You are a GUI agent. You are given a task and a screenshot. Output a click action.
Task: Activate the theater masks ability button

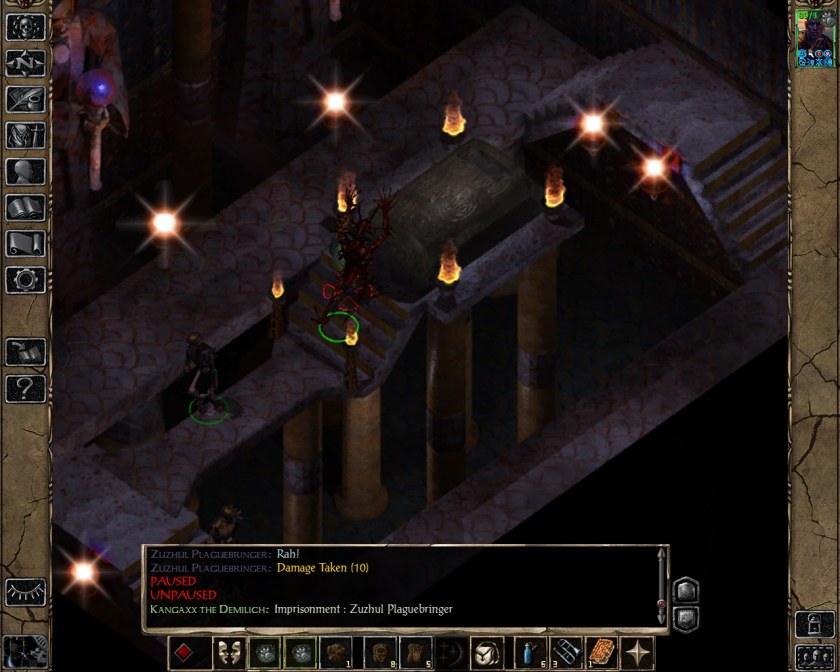point(230,652)
